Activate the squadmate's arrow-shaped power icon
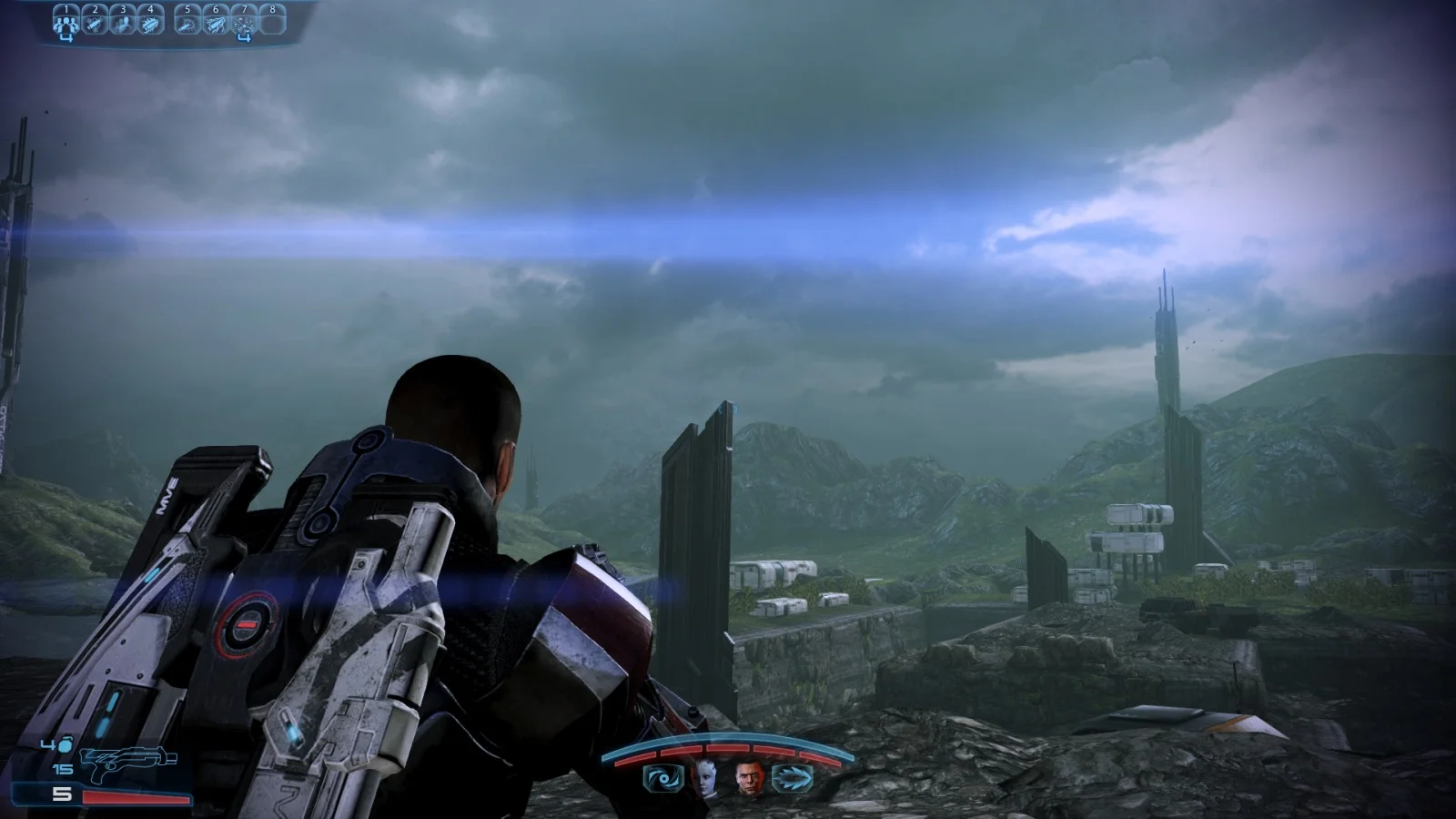The image size is (1456, 819). tap(791, 778)
